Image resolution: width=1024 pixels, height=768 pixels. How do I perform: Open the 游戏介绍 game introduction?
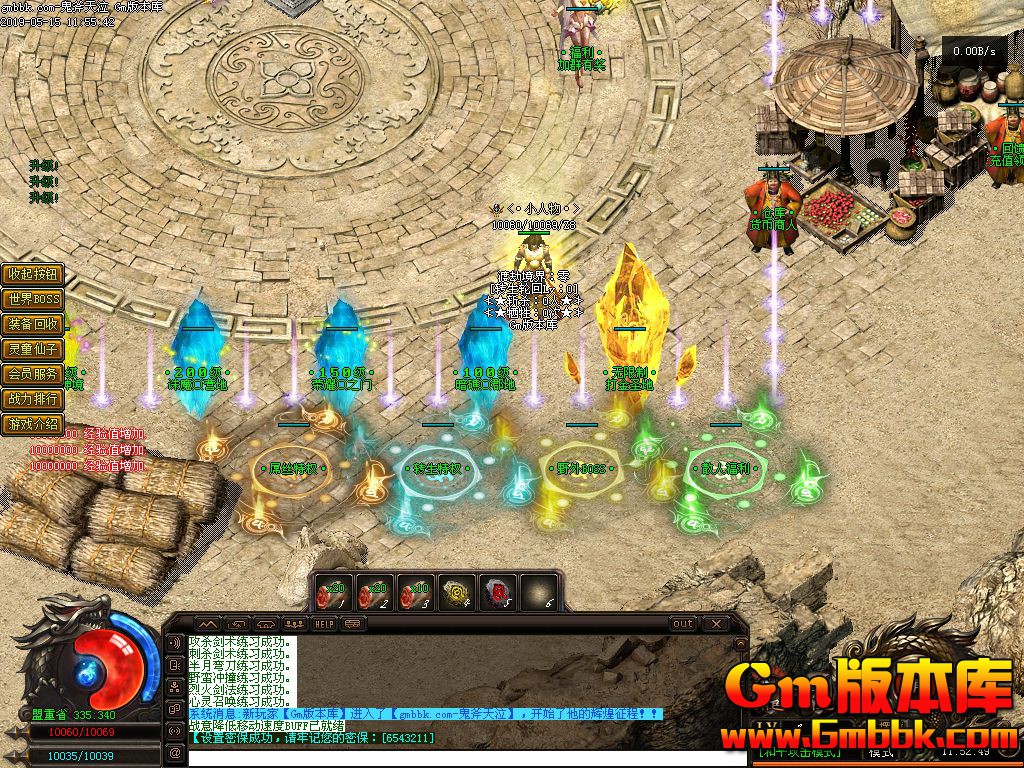click(33, 424)
